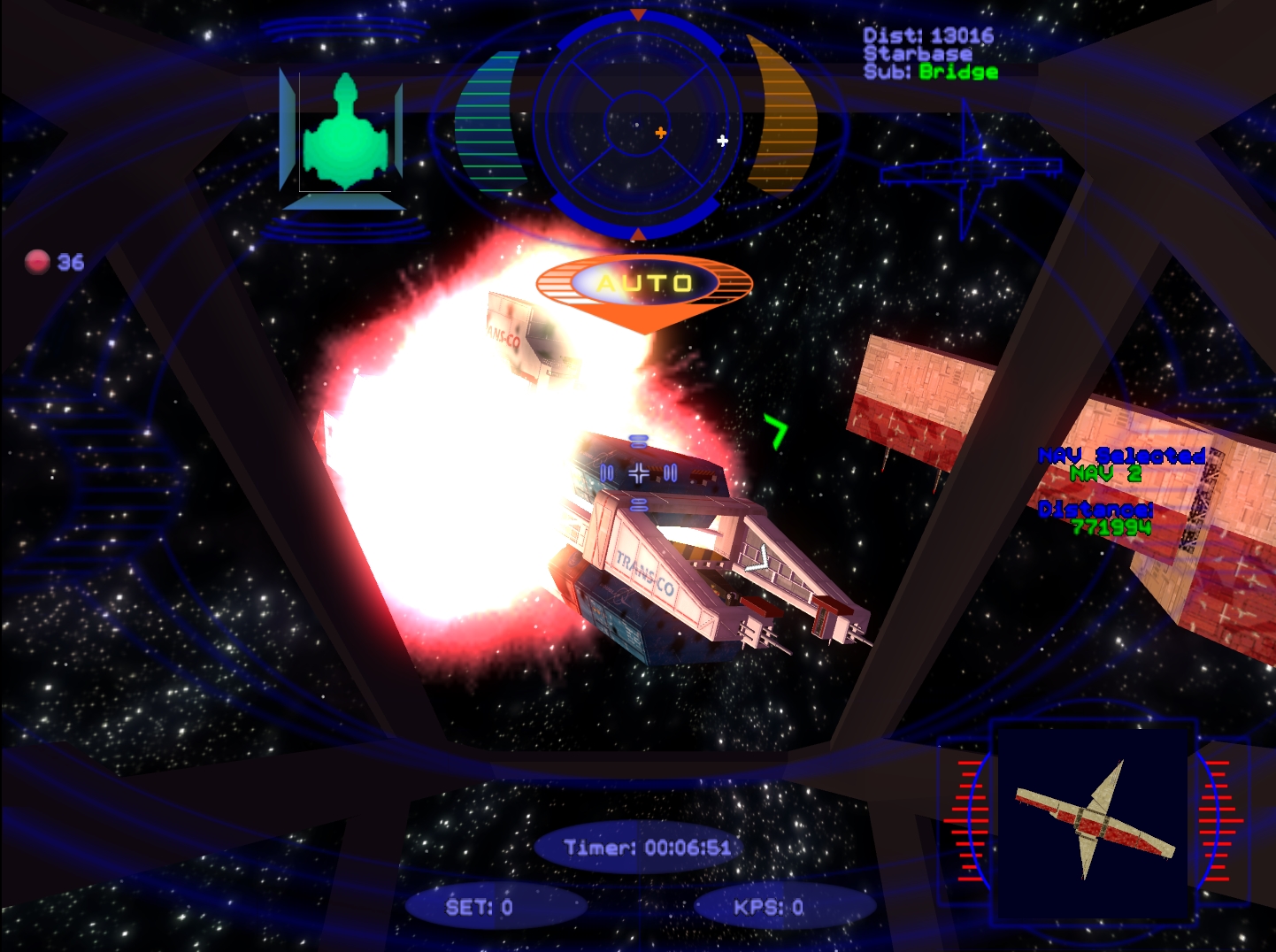Select the red missile weapon icon
1276x952 pixels.
37,262
